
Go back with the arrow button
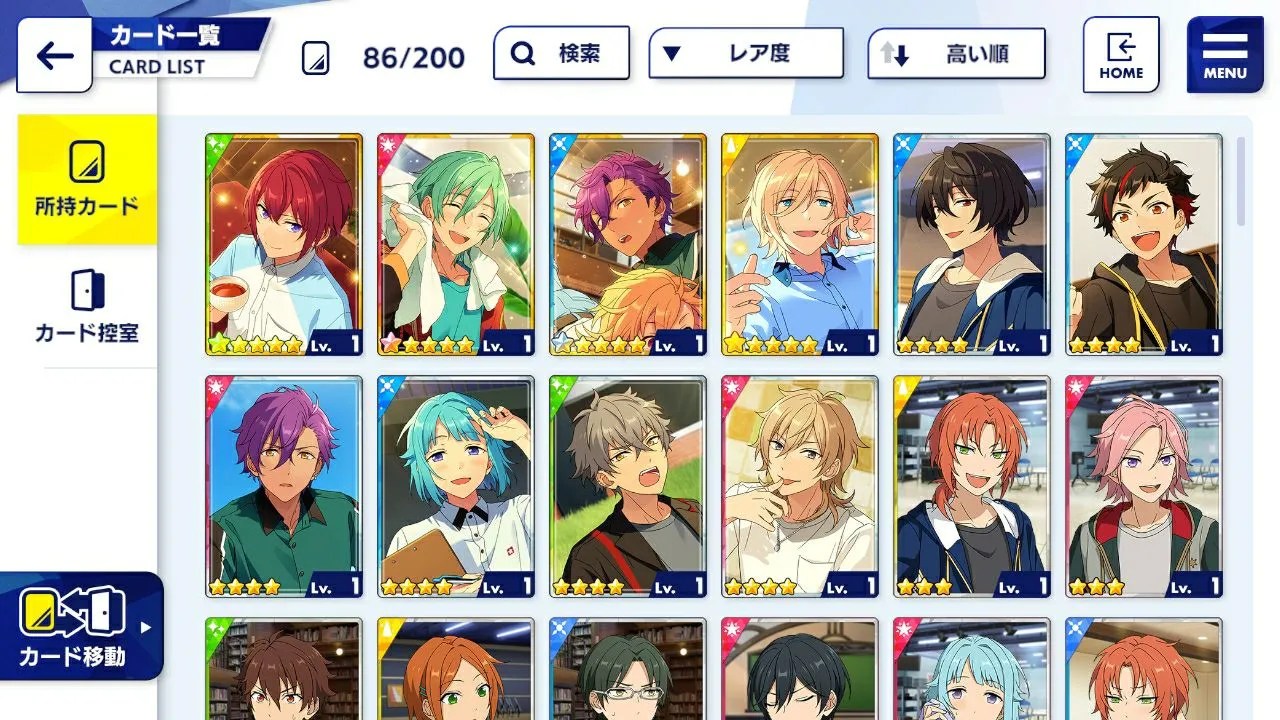tap(54, 55)
